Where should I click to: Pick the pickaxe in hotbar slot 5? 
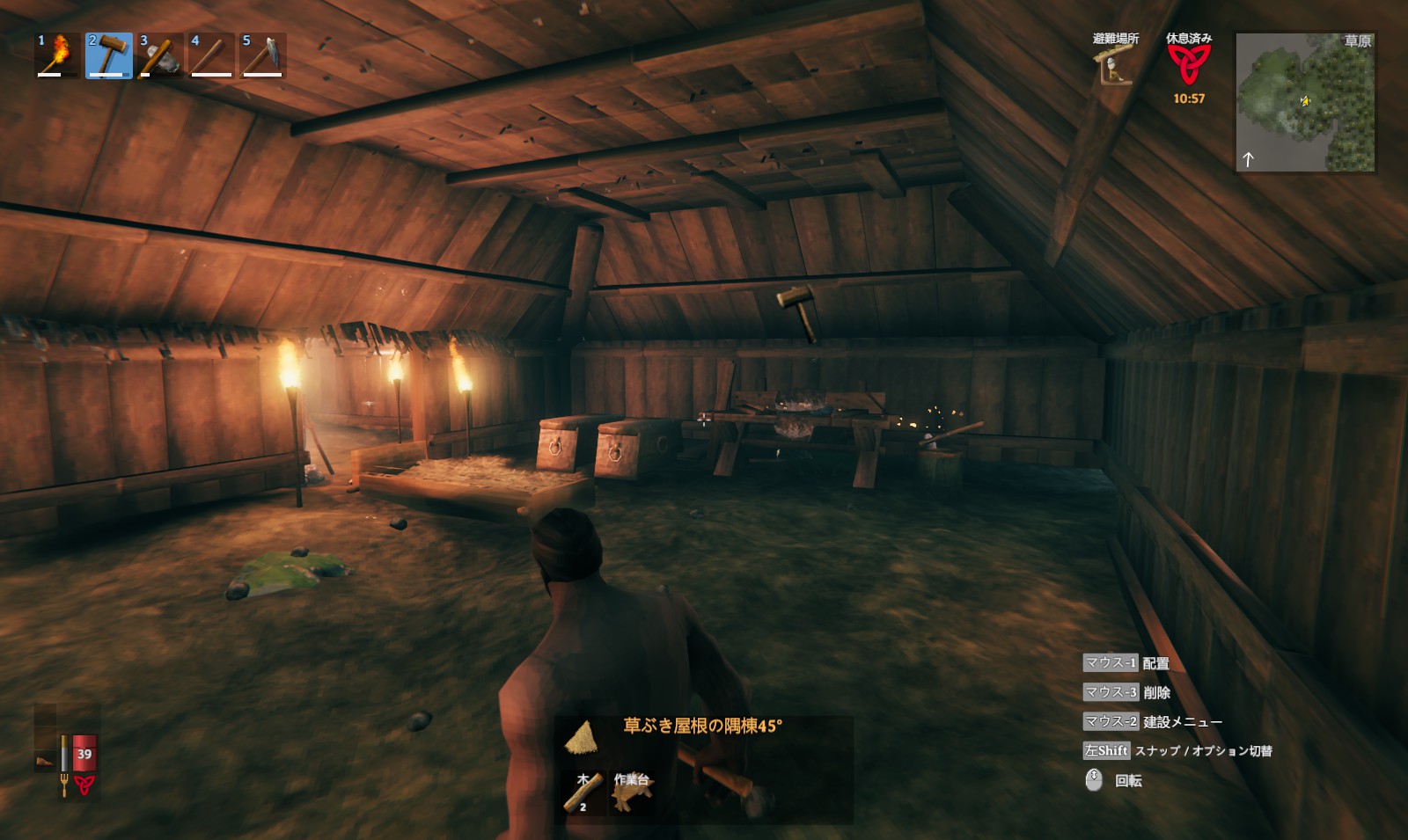pos(262,55)
